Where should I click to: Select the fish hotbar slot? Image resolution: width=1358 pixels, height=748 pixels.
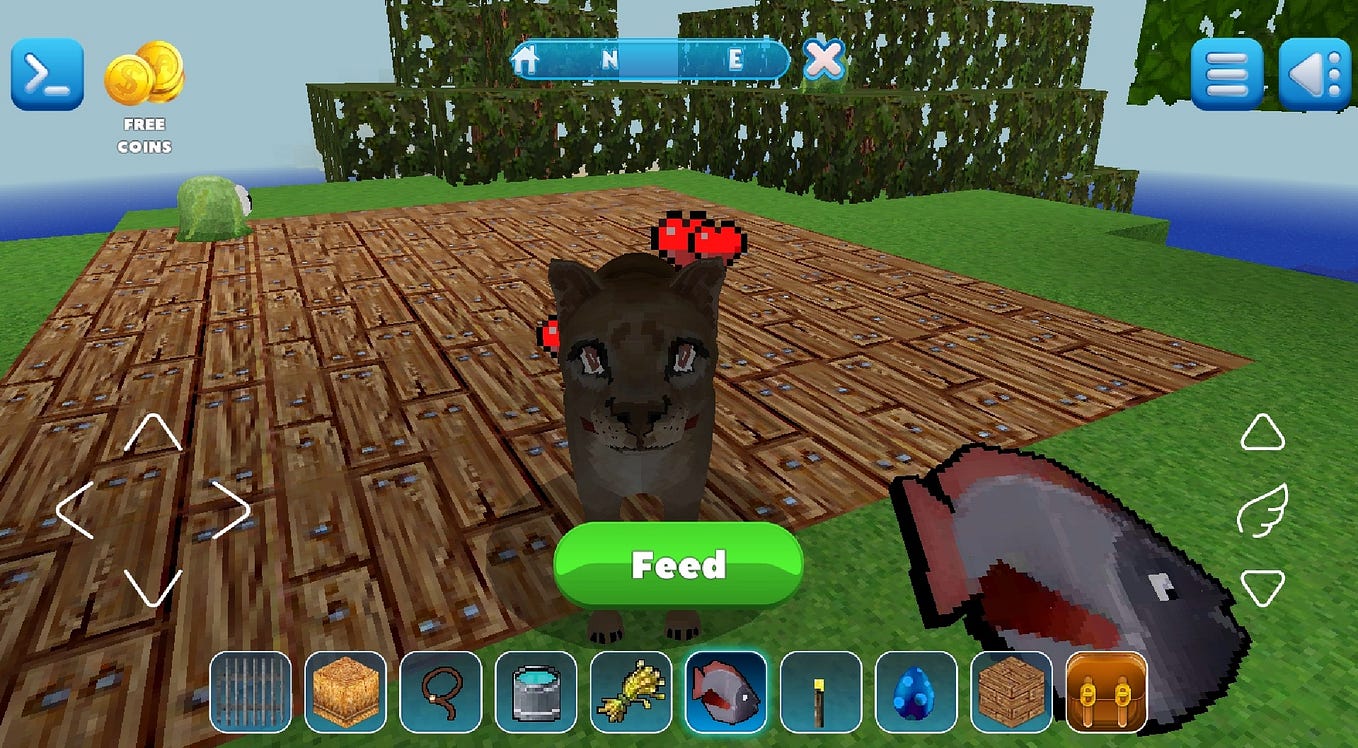tap(726, 691)
